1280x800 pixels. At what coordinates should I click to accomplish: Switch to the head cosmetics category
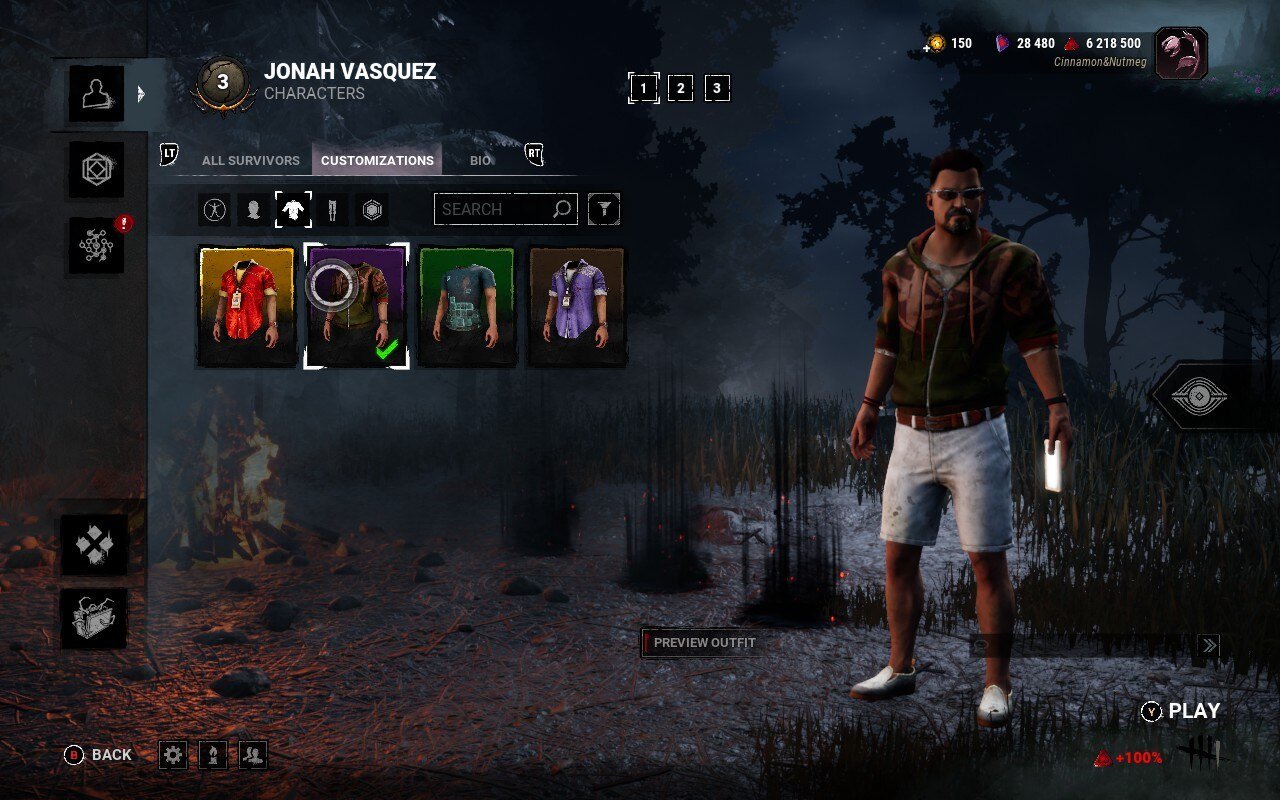tap(254, 210)
